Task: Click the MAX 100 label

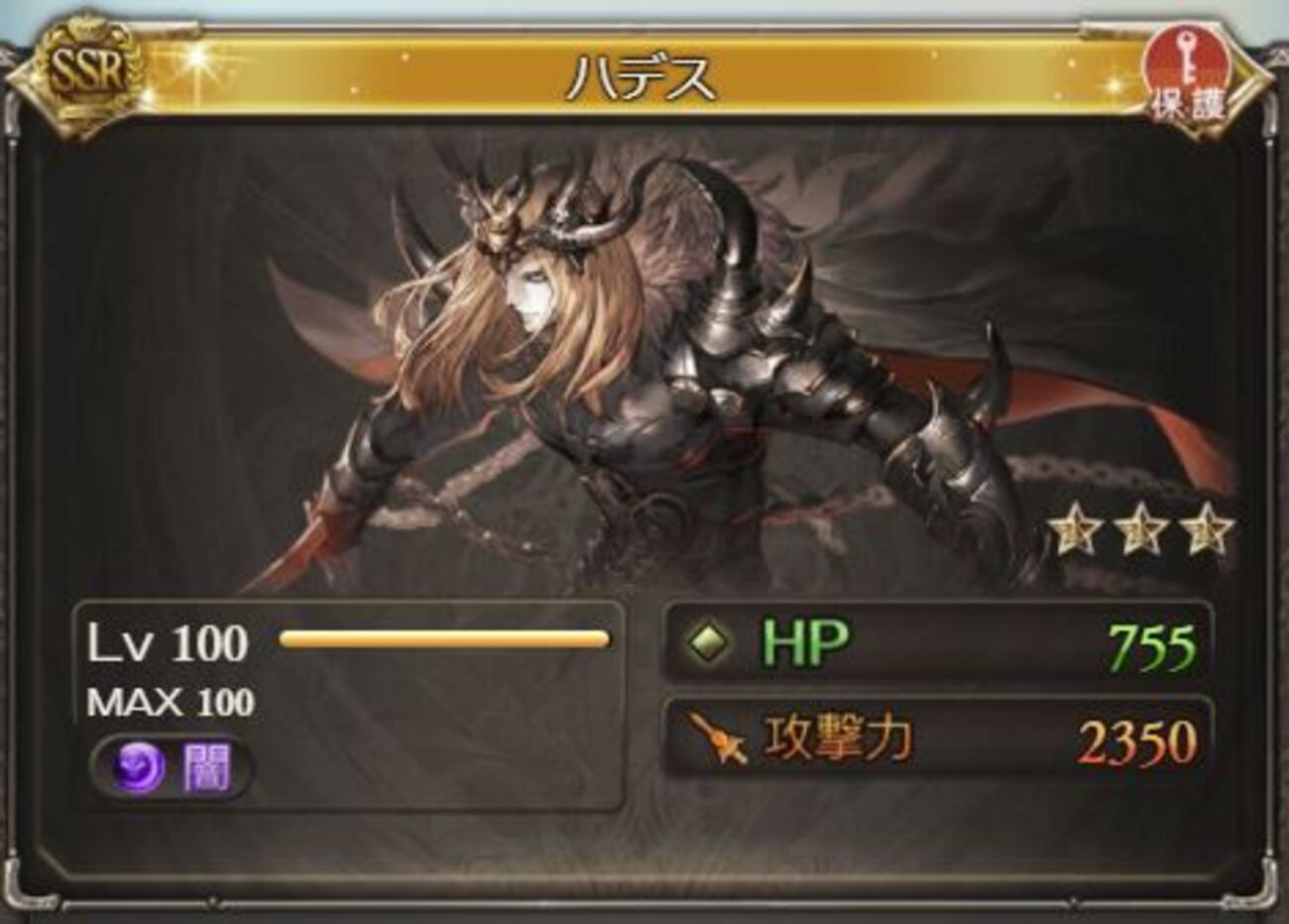Action: tap(169, 700)
